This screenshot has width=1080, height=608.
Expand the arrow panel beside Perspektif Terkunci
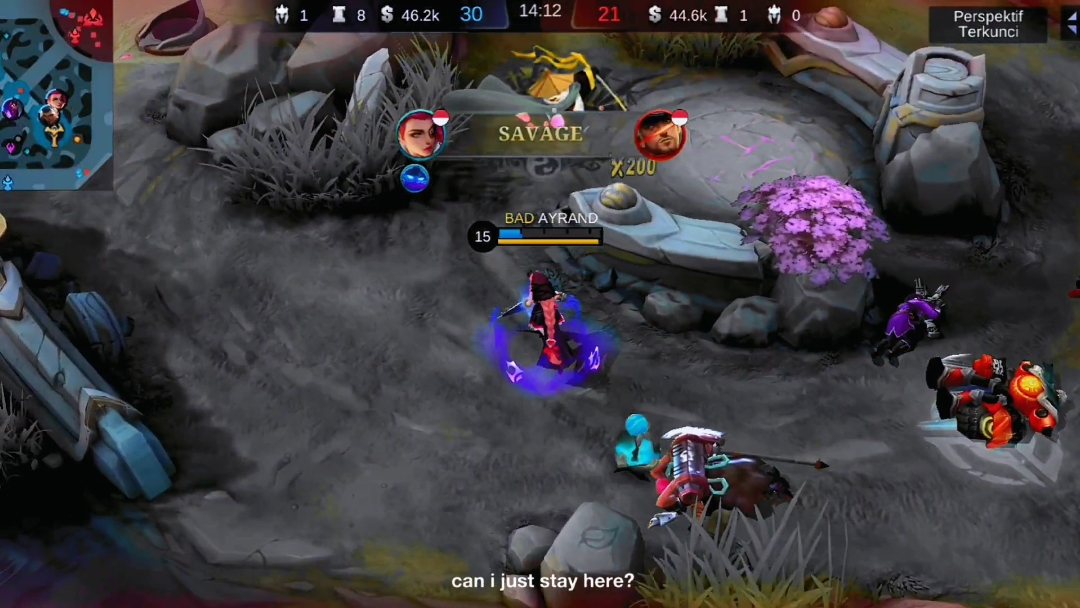click(x=1071, y=24)
